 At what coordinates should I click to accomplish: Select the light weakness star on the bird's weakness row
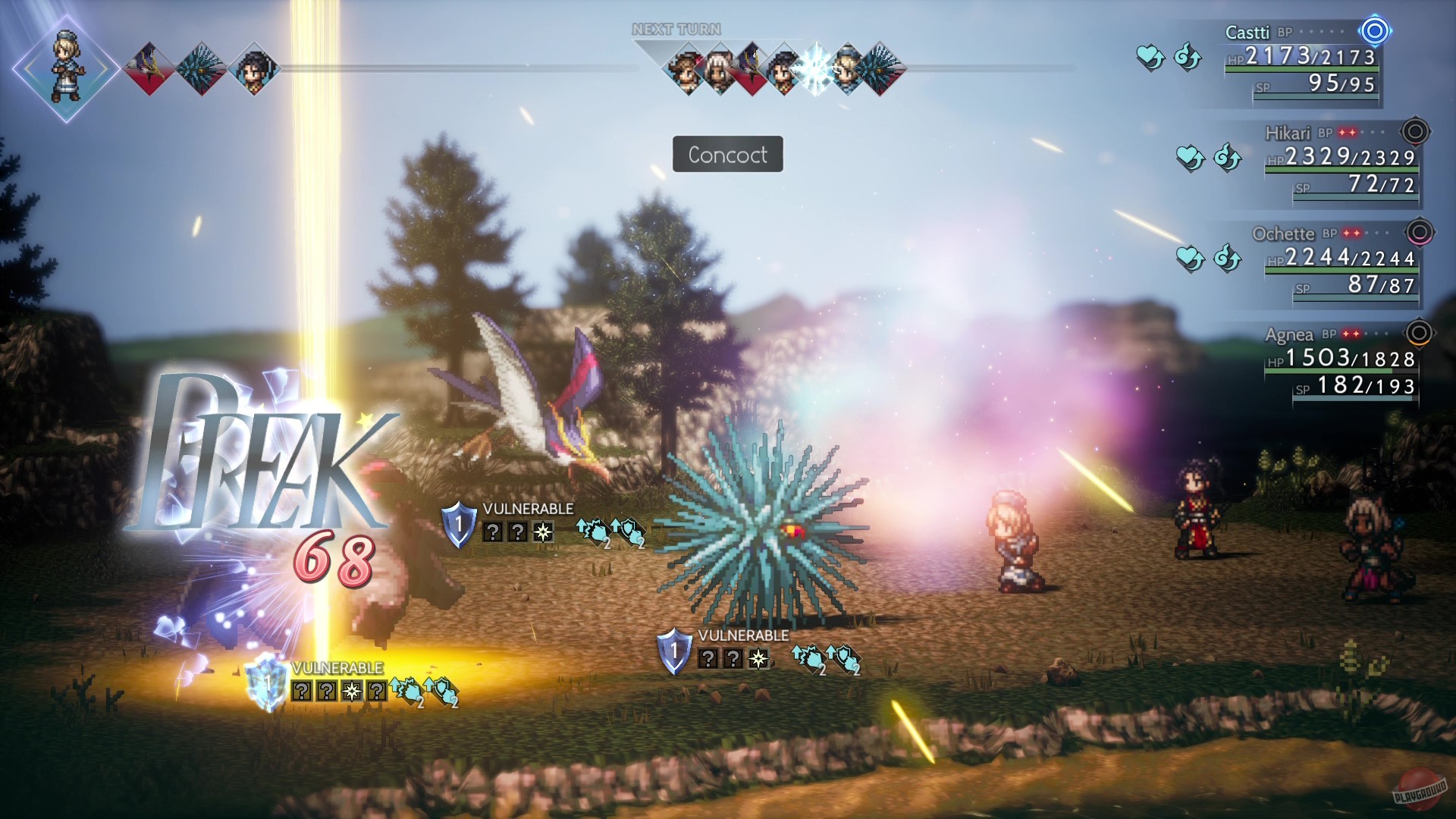click(543, 532)
